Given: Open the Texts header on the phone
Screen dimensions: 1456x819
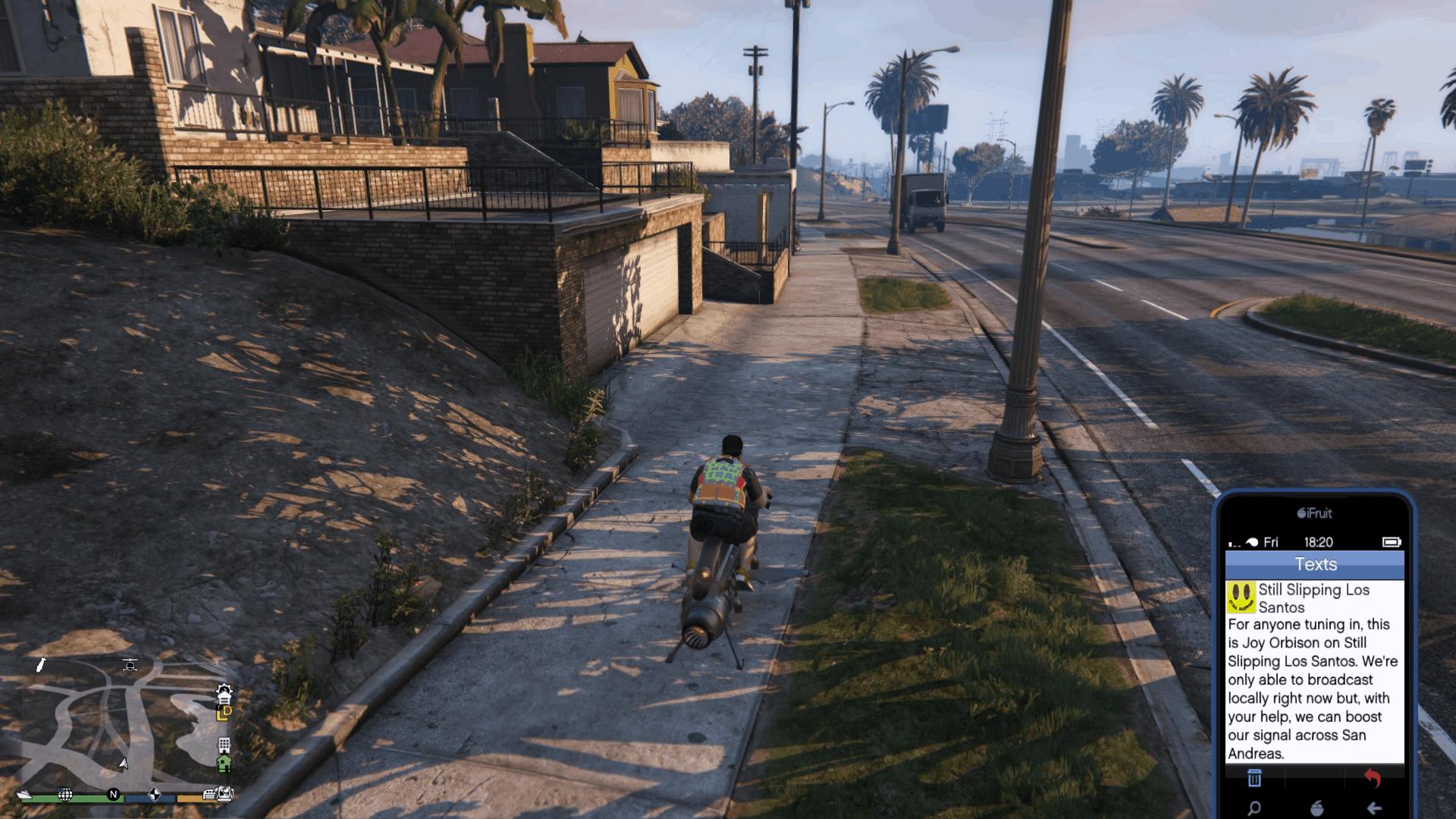Looking at the screenshot, I should (1315, 564).
